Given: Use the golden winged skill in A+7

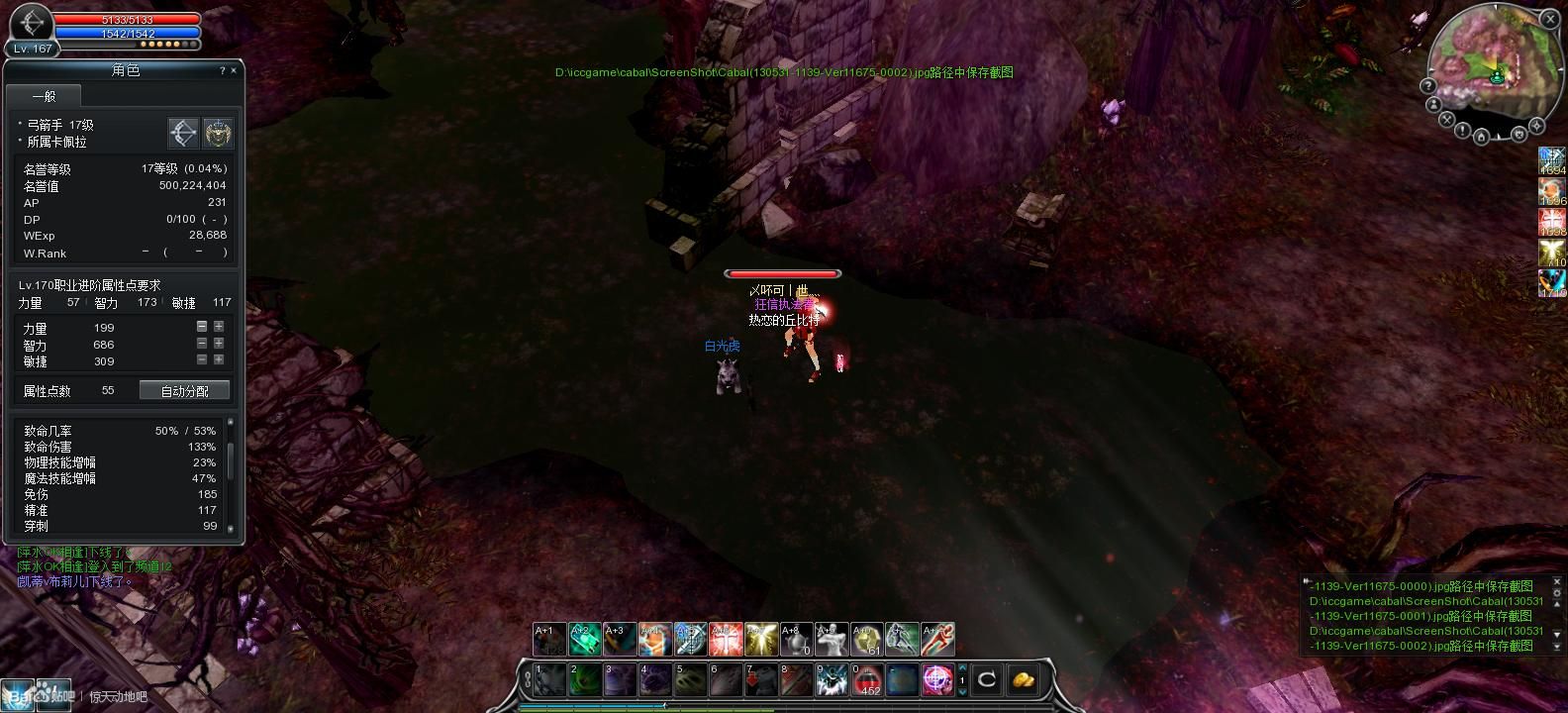Looking at the screenshot, I should 759,640.
